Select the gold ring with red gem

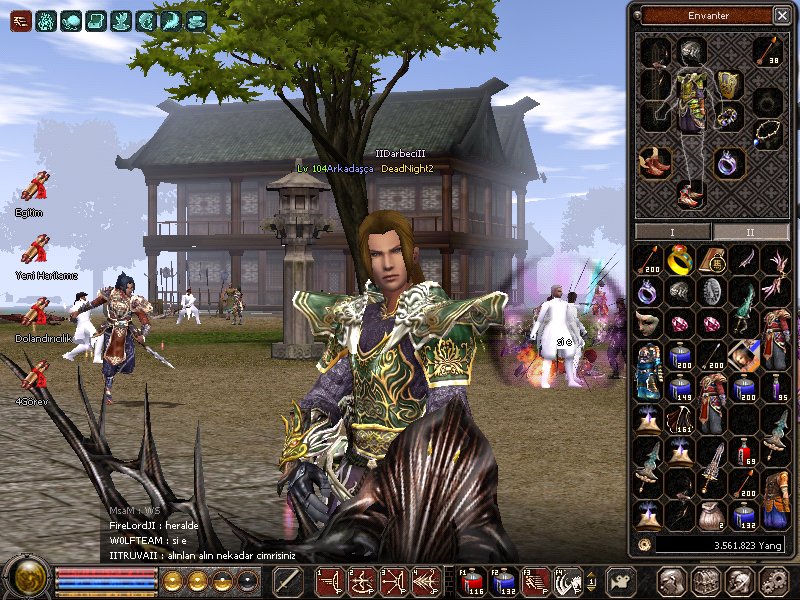[680, 260]
